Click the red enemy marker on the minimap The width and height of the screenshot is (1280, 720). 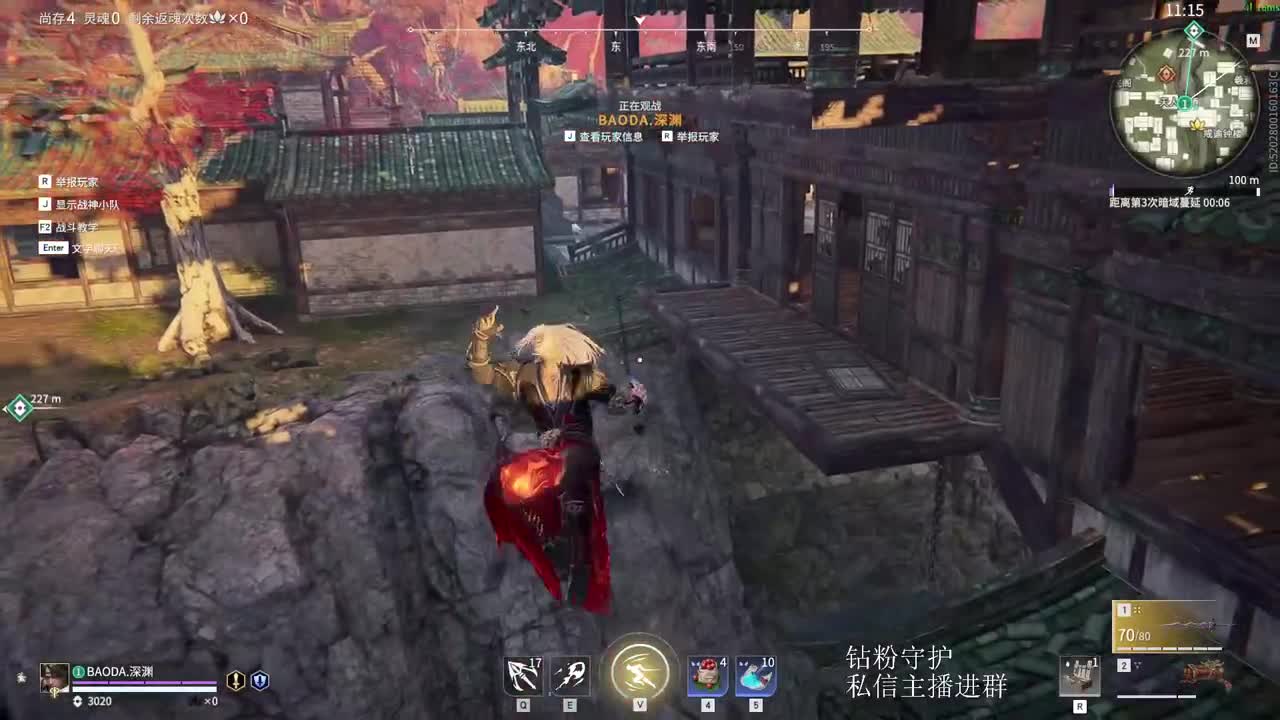[x=1166, y=73]
